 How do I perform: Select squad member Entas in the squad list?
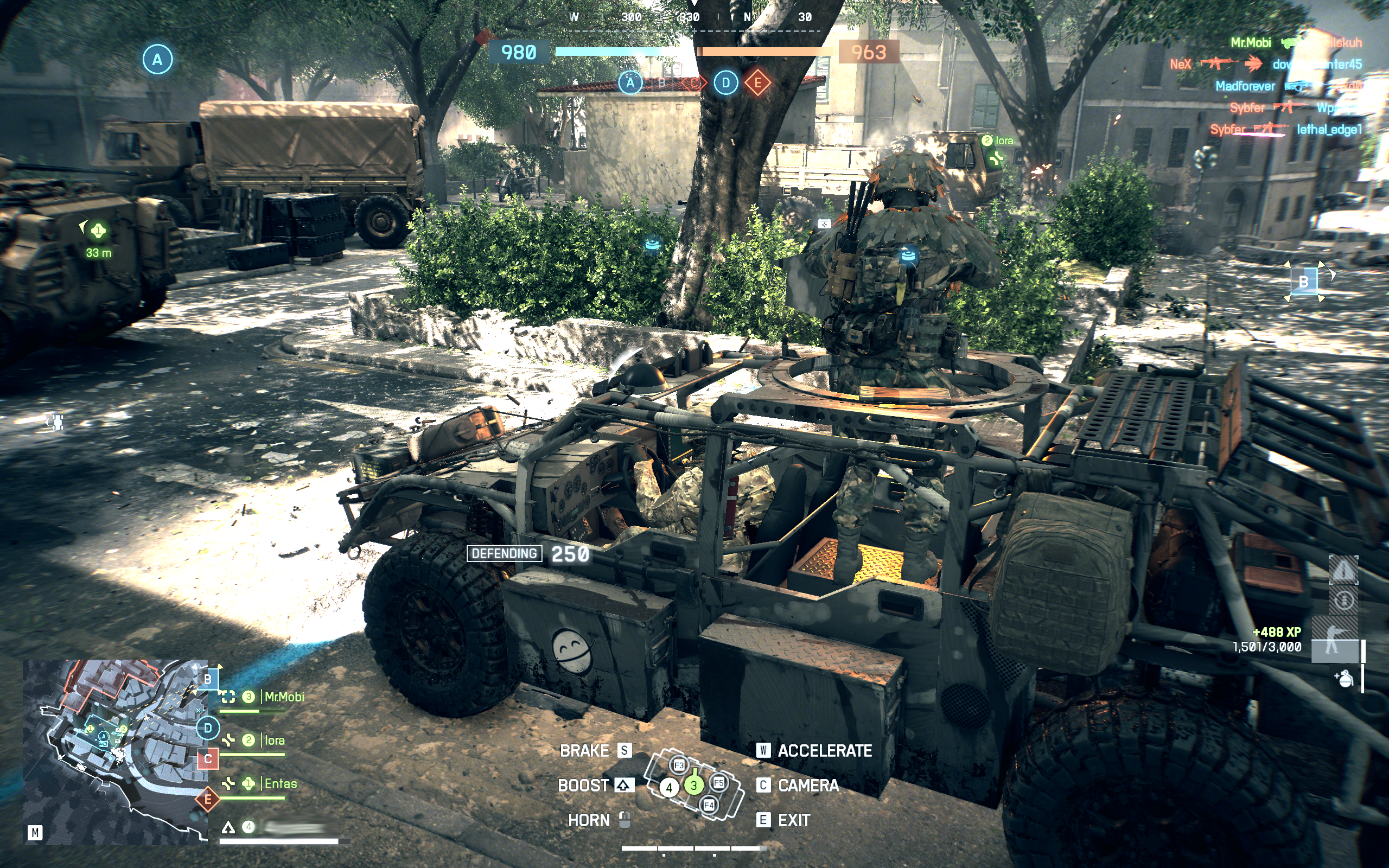(280, 783)
